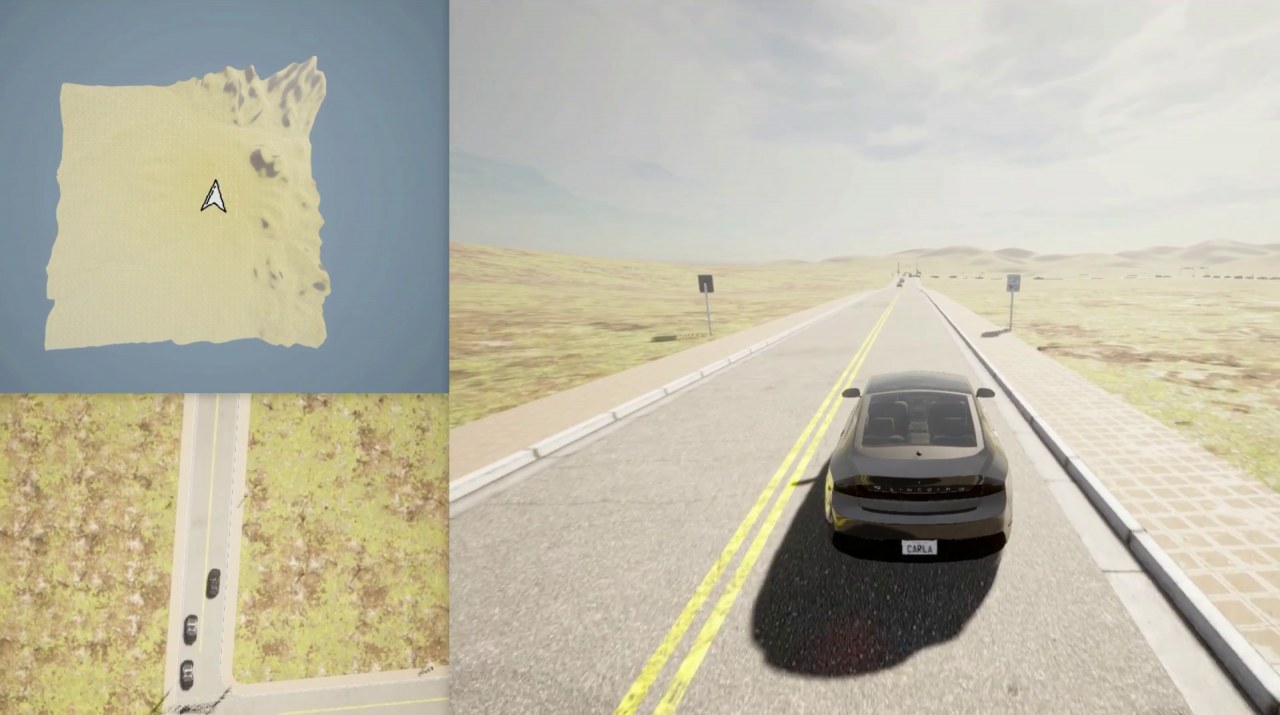Click the white arrow marker on the overview map
1280x715 pixels.
coord(213,197)
